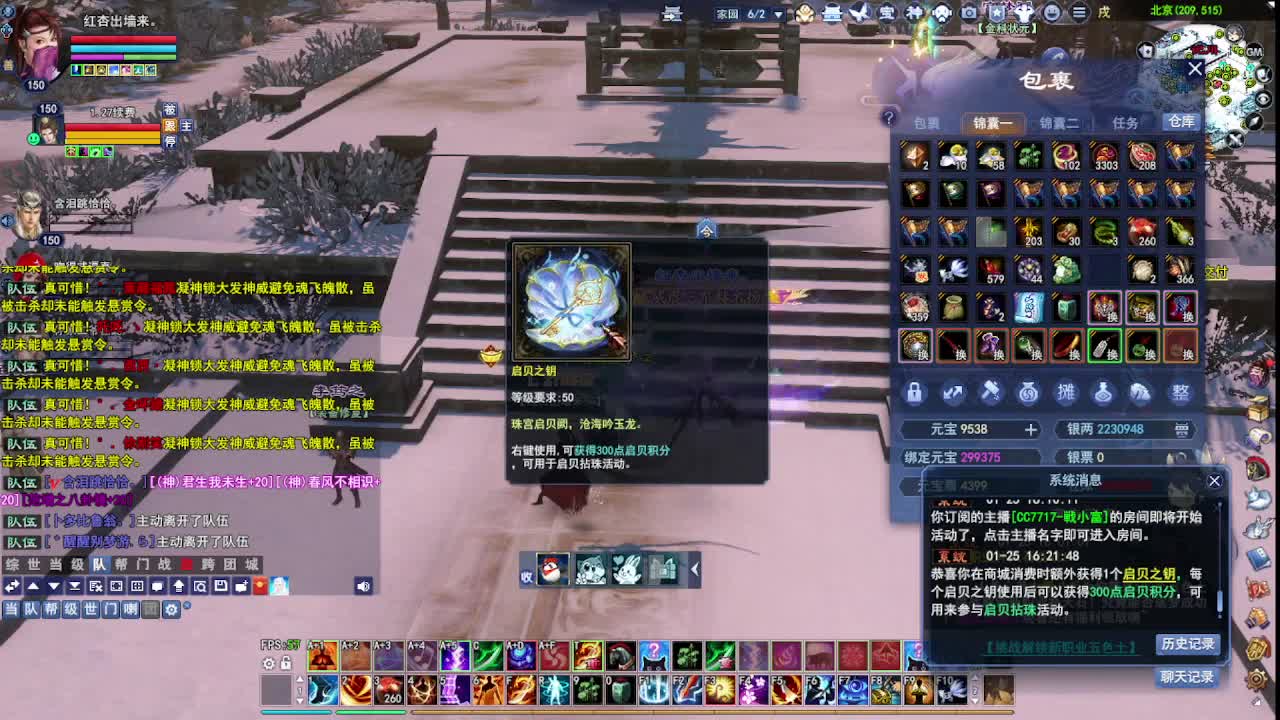
Task: Toggle the 主 marker on the teammate frame
Action: point(187,126)
